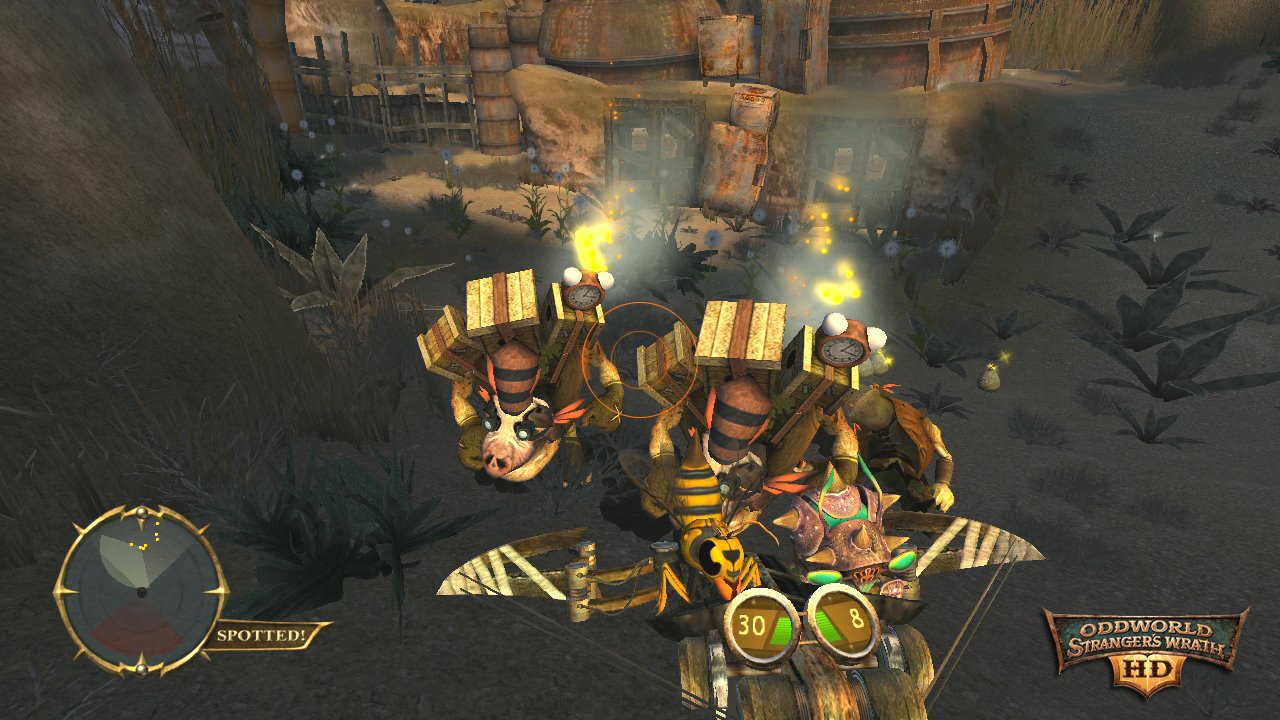The image size is (1280, 720).
Task: Click the circular radar minimap
Action: click(141, 591)
